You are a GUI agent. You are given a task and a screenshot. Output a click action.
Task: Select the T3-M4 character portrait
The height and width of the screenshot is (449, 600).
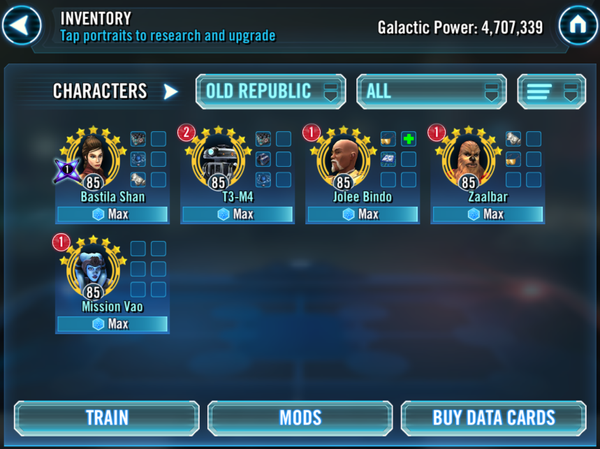[219, 157]
